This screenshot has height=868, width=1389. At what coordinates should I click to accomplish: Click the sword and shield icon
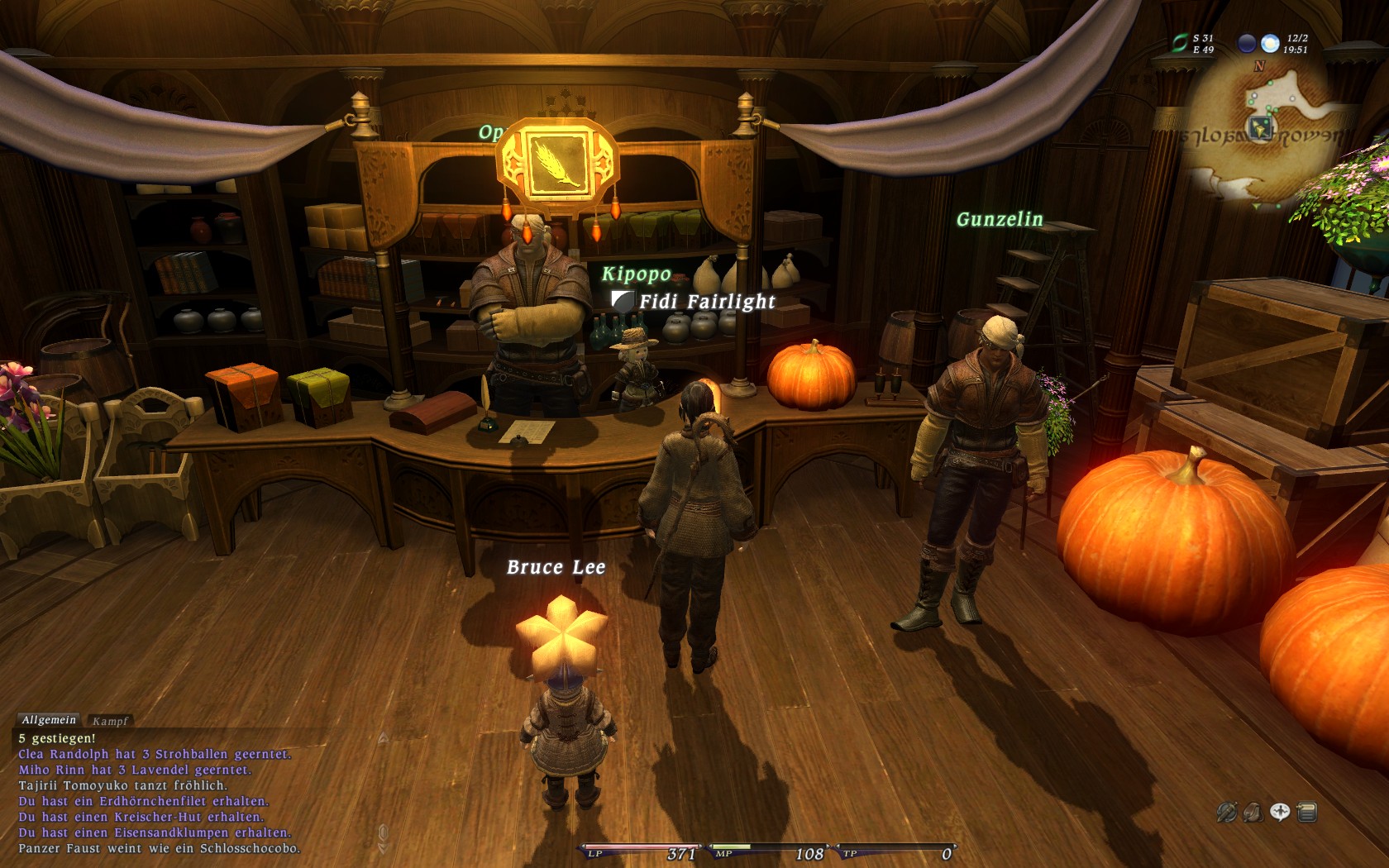tap(1226, 813)
